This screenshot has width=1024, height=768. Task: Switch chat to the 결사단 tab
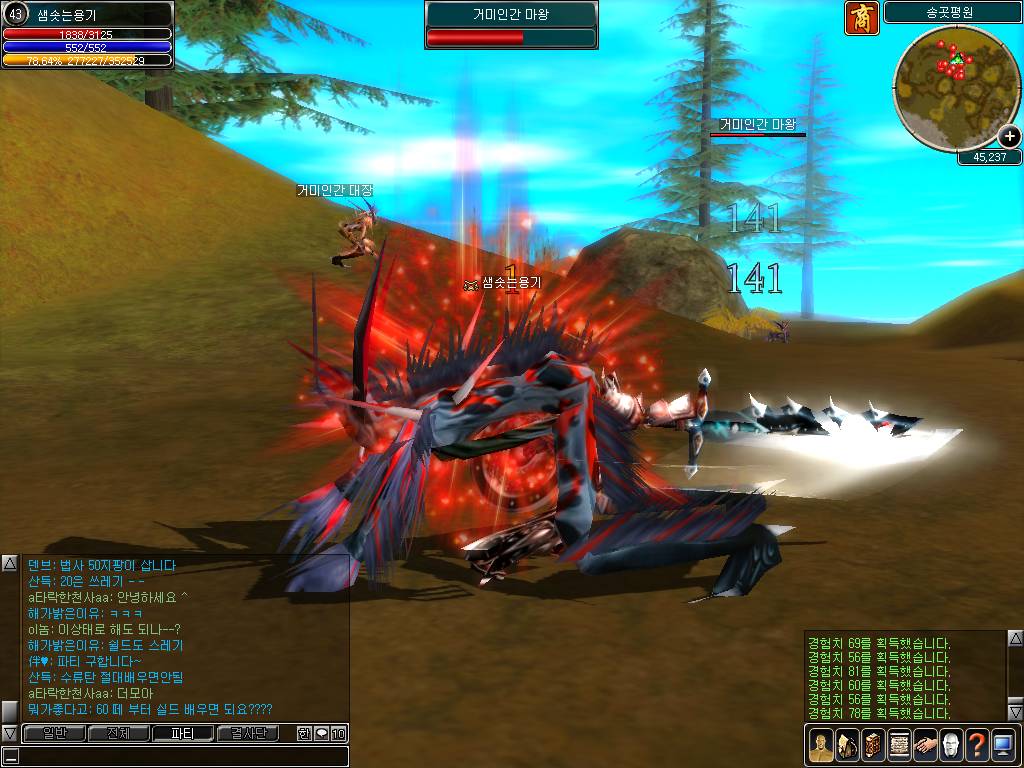pos(248,733)
